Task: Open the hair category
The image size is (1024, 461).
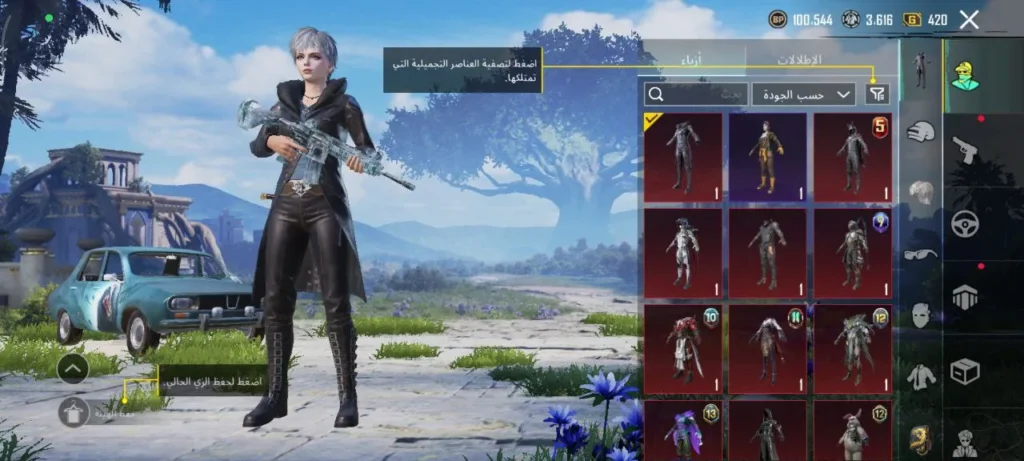Action: point(920,192)
